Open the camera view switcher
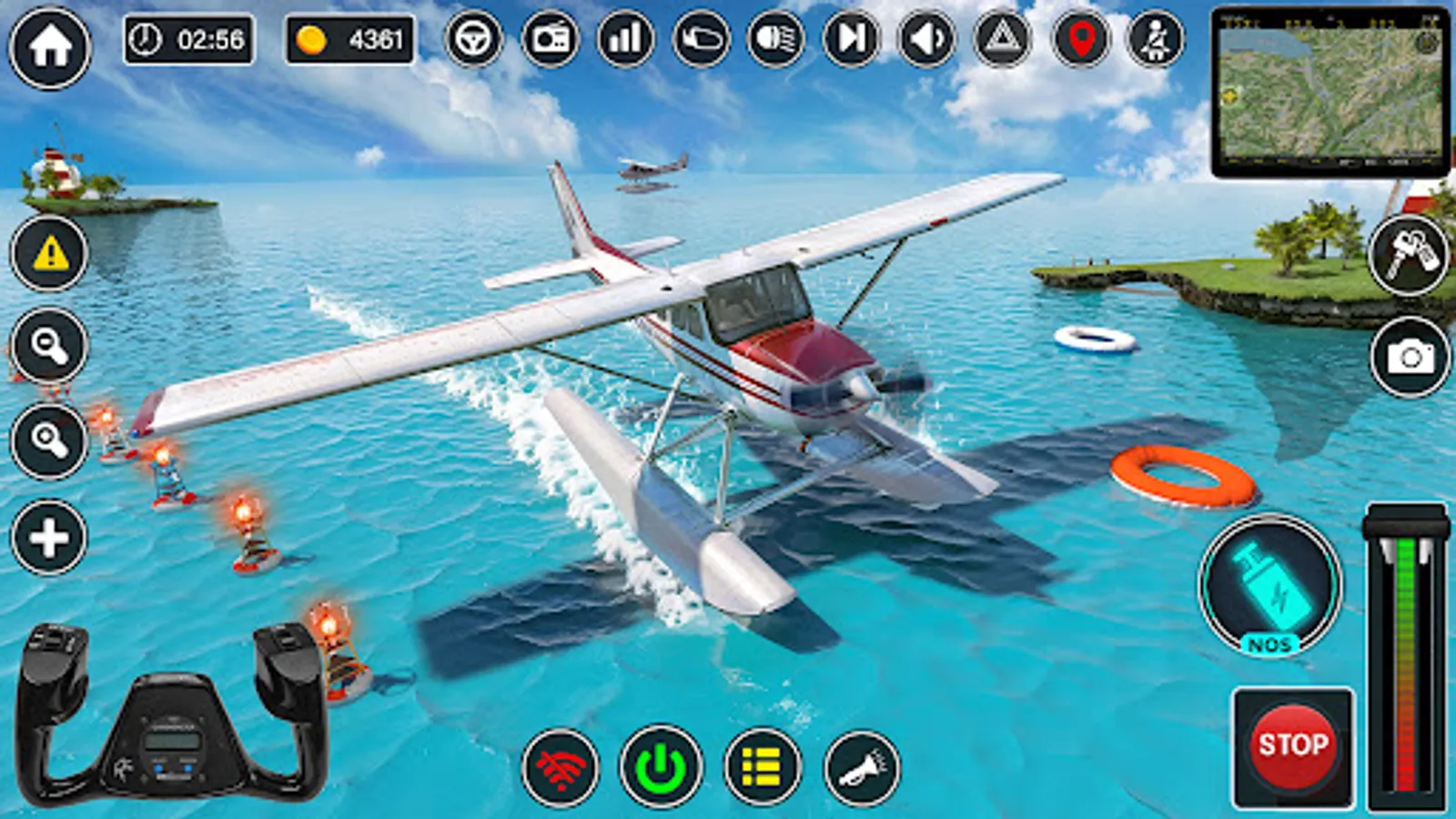 1406,353
